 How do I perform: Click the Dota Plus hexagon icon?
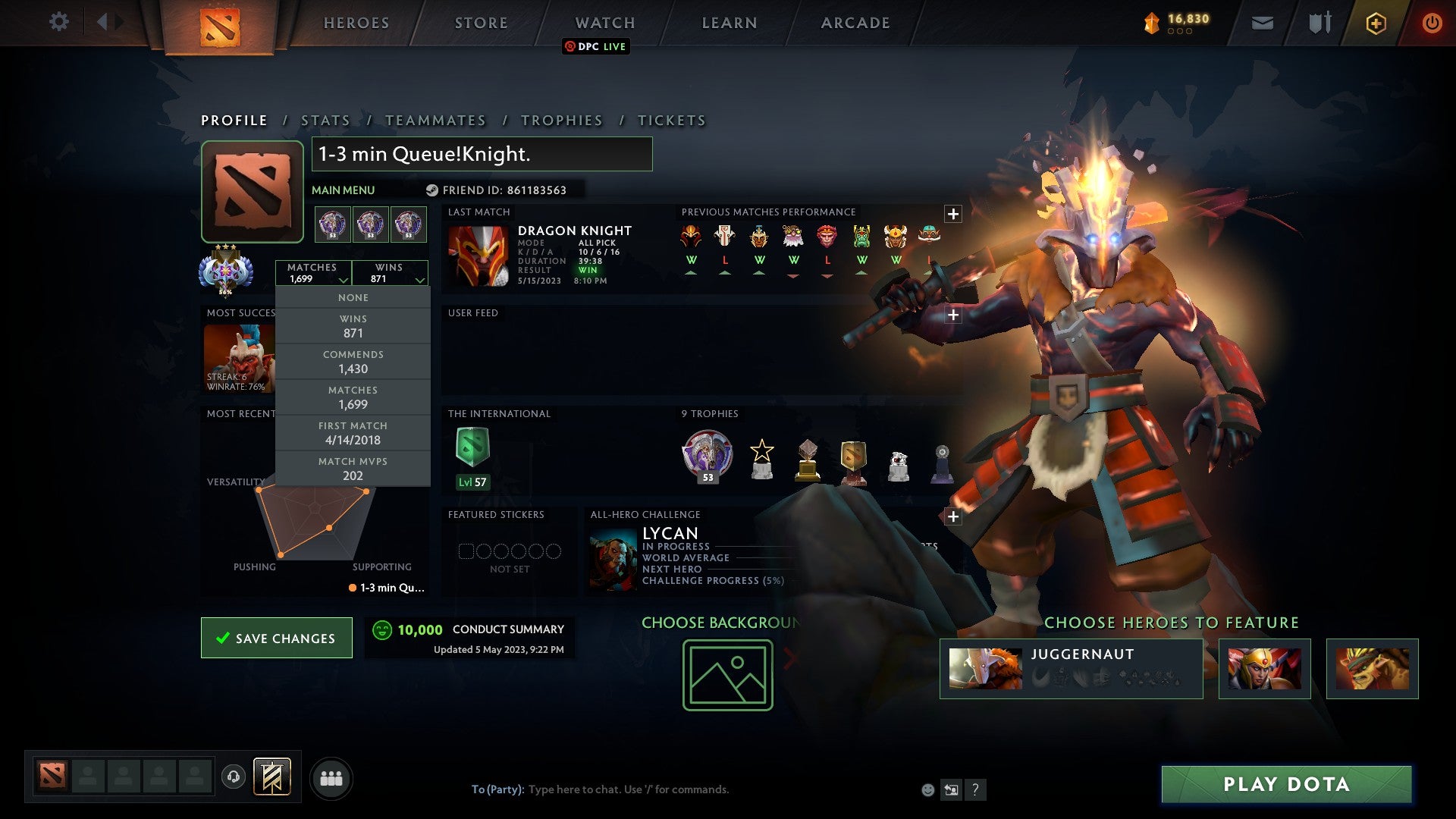coord(1376,23)
